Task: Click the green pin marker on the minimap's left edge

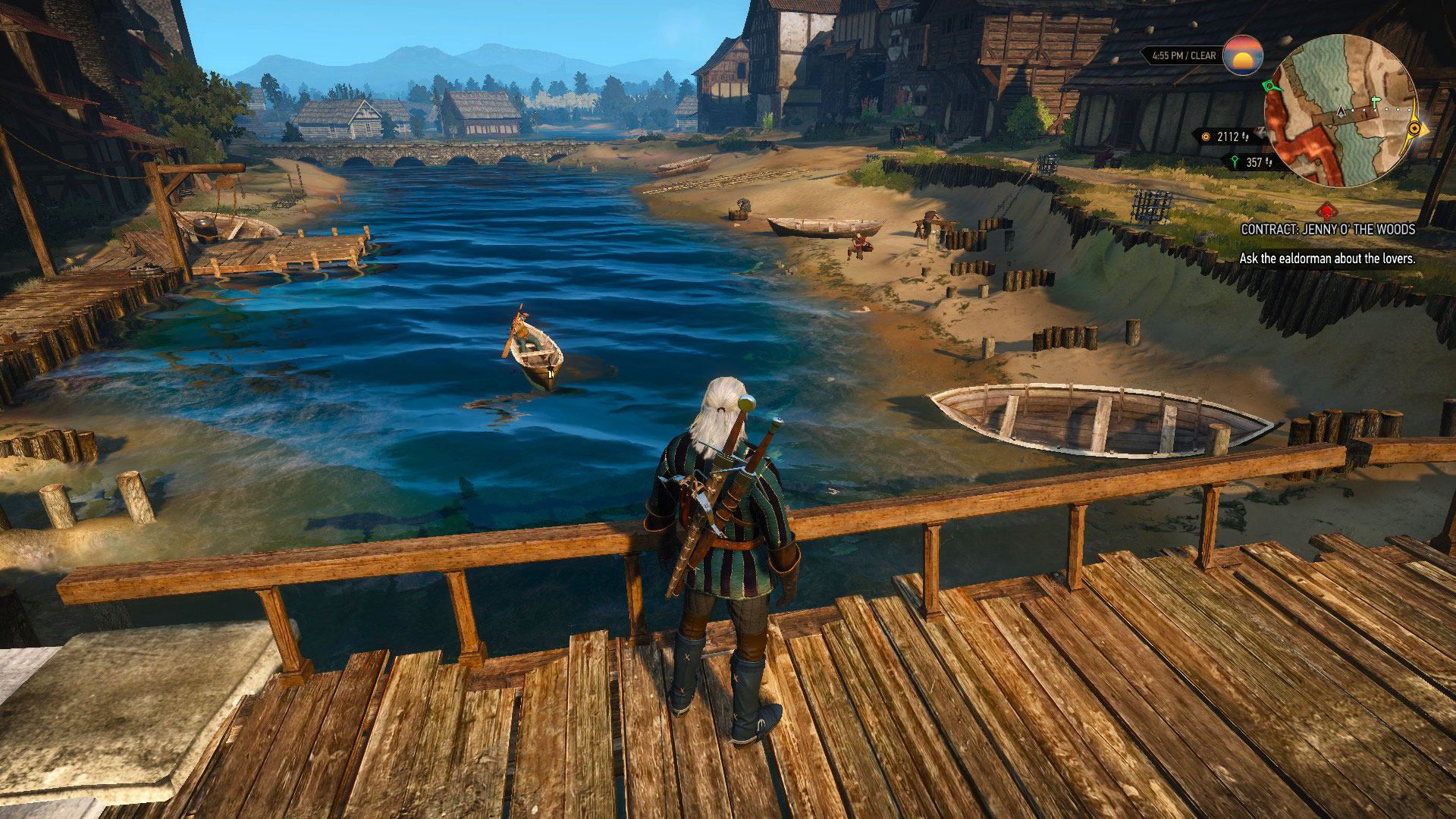Action: pos(1269,87)
